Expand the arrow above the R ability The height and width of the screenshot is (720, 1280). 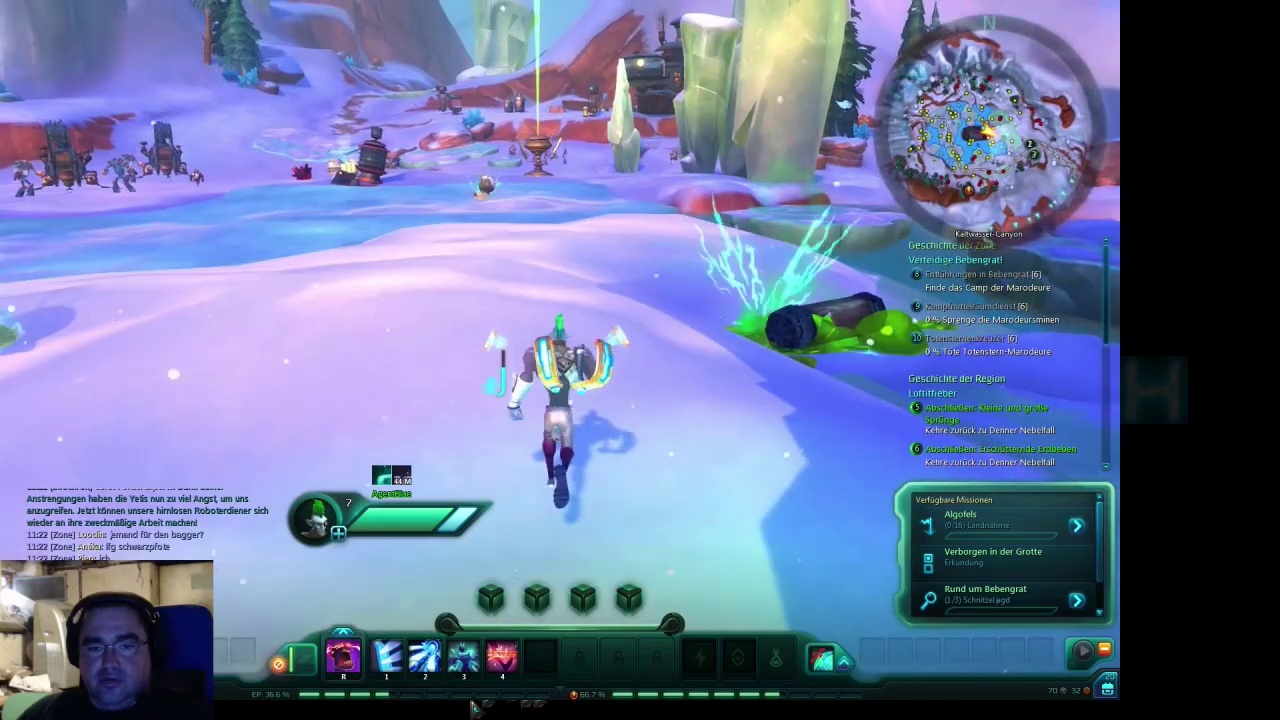click(x=343, y=632)
